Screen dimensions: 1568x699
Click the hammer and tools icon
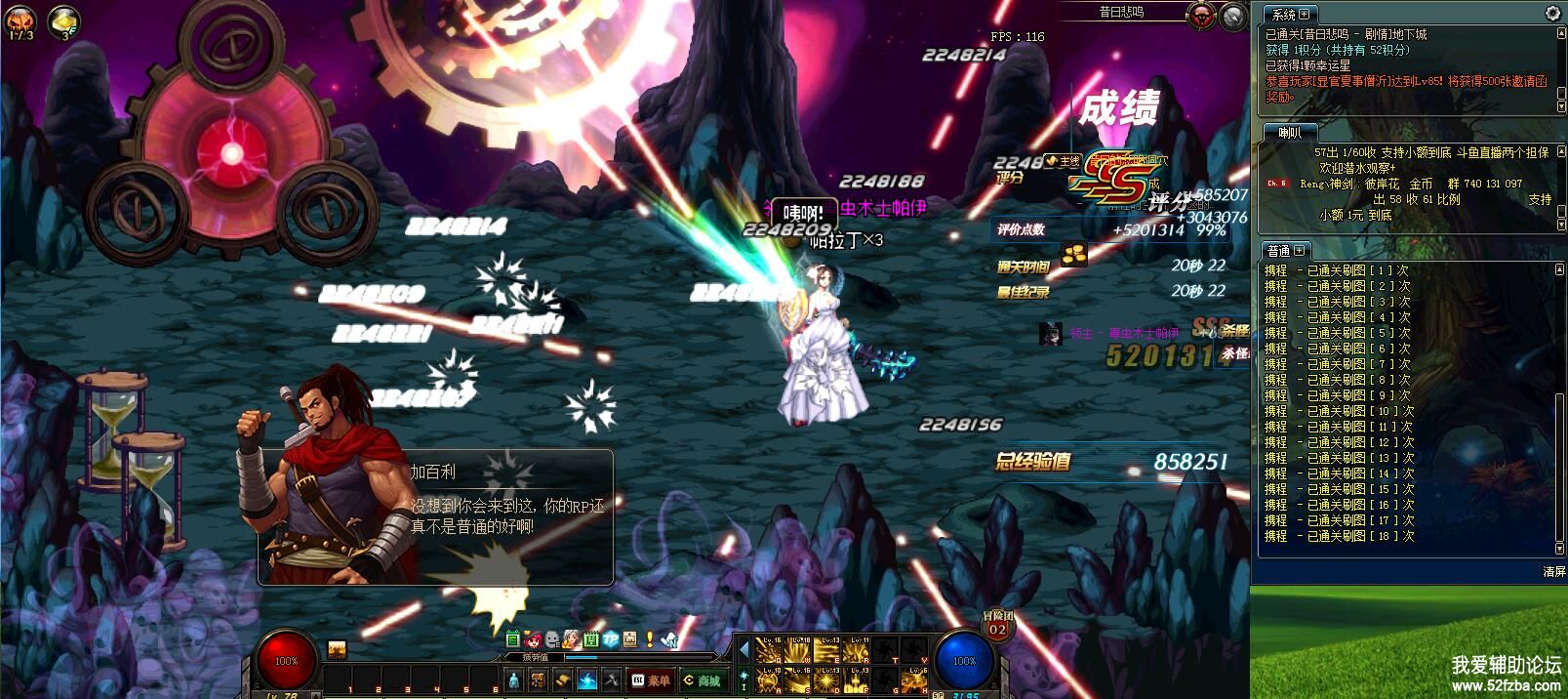coord(612,680)
